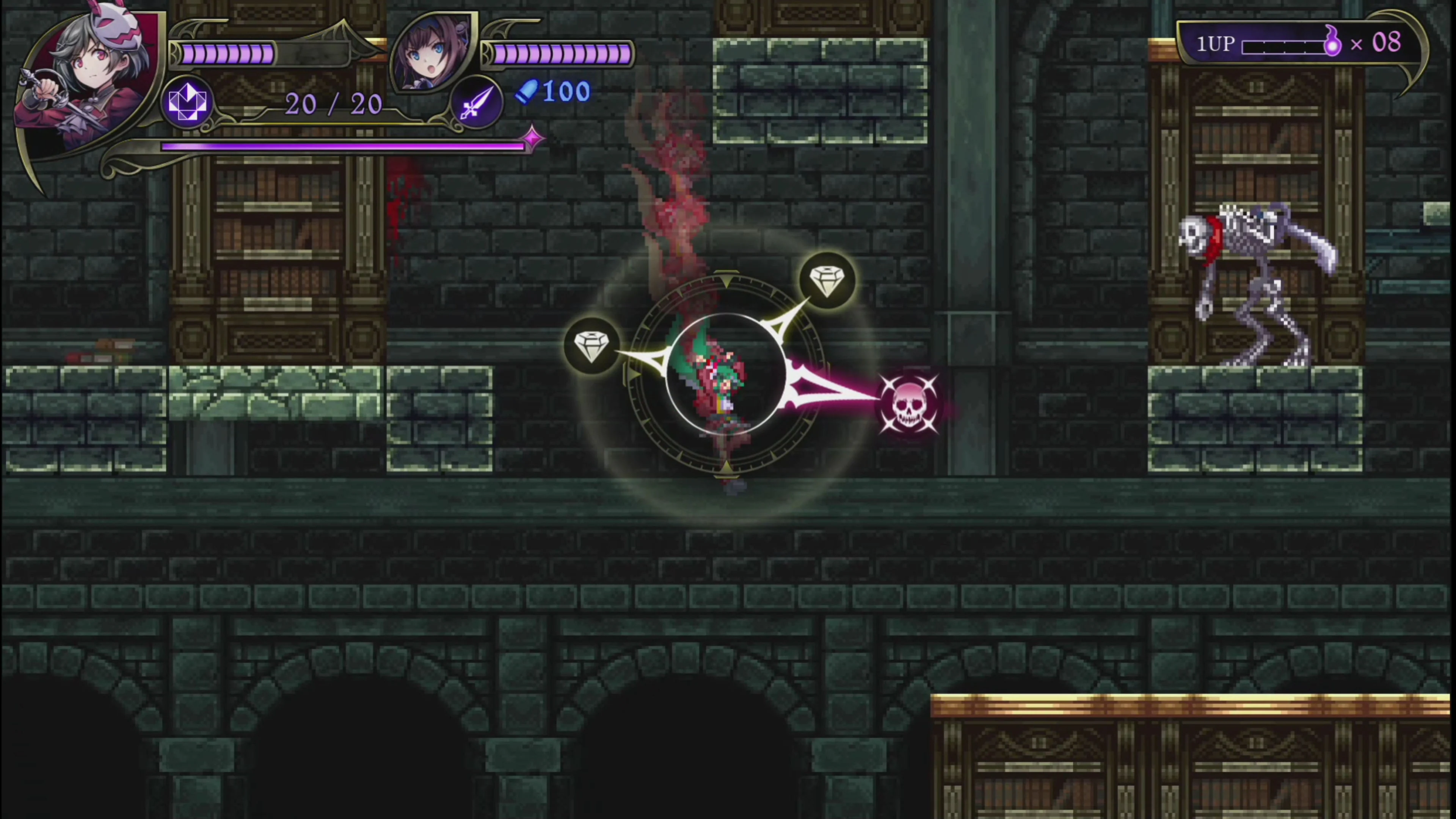
Task: Select the dagger skill icon near Maya's portrait
Action: (x=478, y=102)
